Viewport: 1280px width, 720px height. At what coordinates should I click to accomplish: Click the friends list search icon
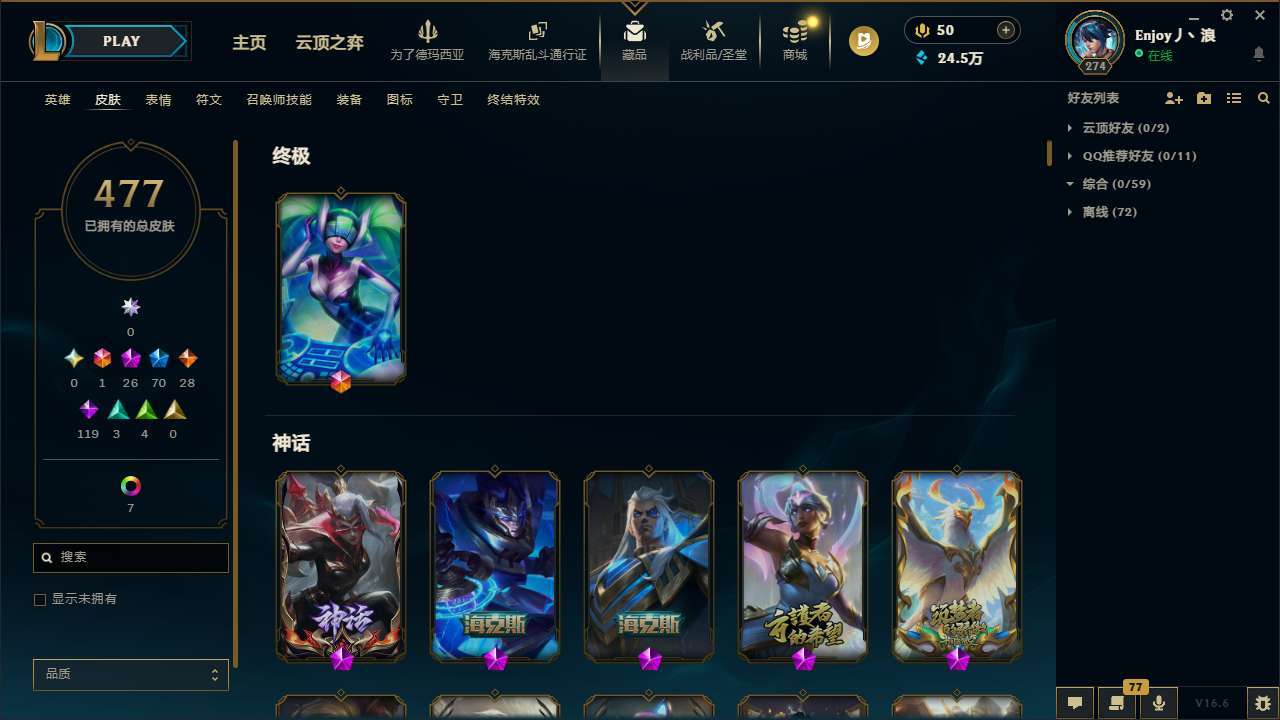1264,98
